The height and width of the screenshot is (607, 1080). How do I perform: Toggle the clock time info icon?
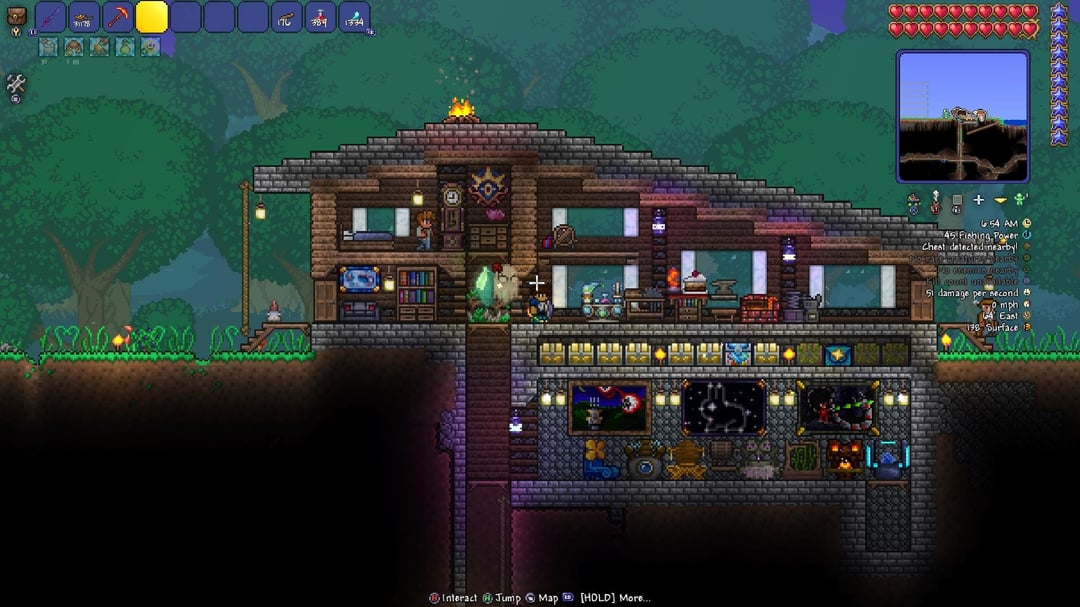coord(1027,223)
